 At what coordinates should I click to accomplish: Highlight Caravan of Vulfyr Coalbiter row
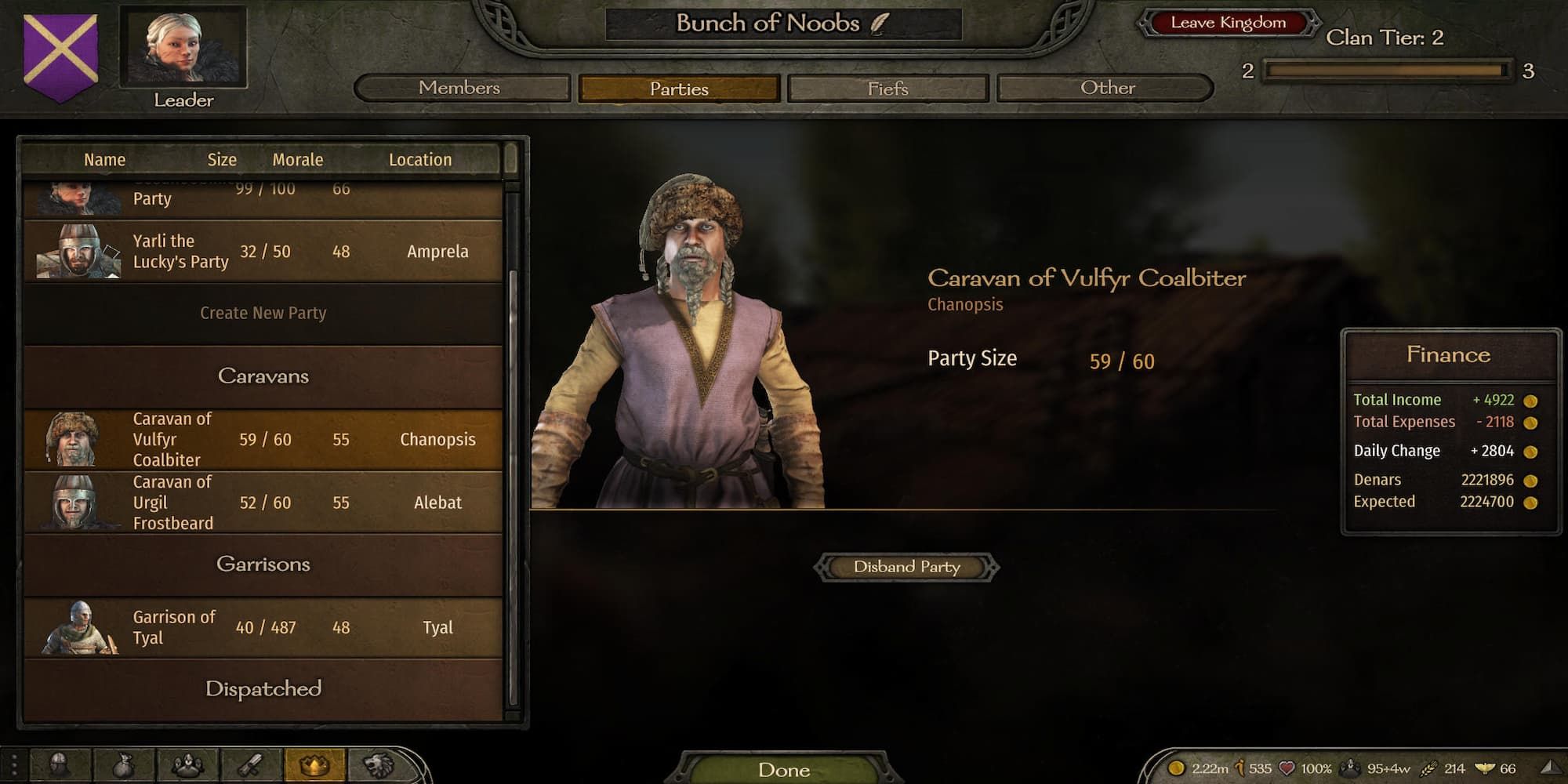(263, 440)
